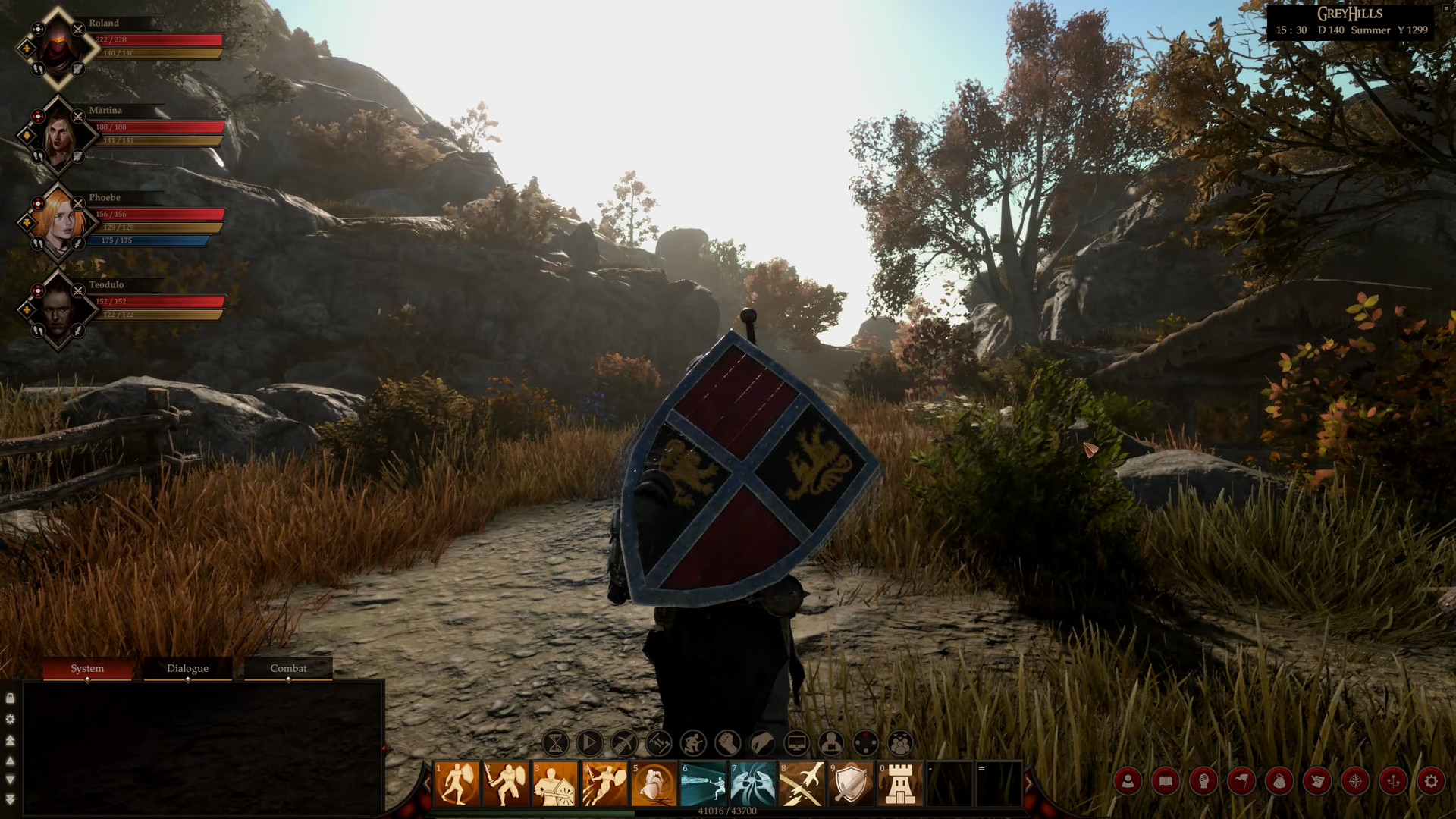This screenshot has height=819, width=1456.
Task: Select the unarmed fist icon
Action: 727,742
